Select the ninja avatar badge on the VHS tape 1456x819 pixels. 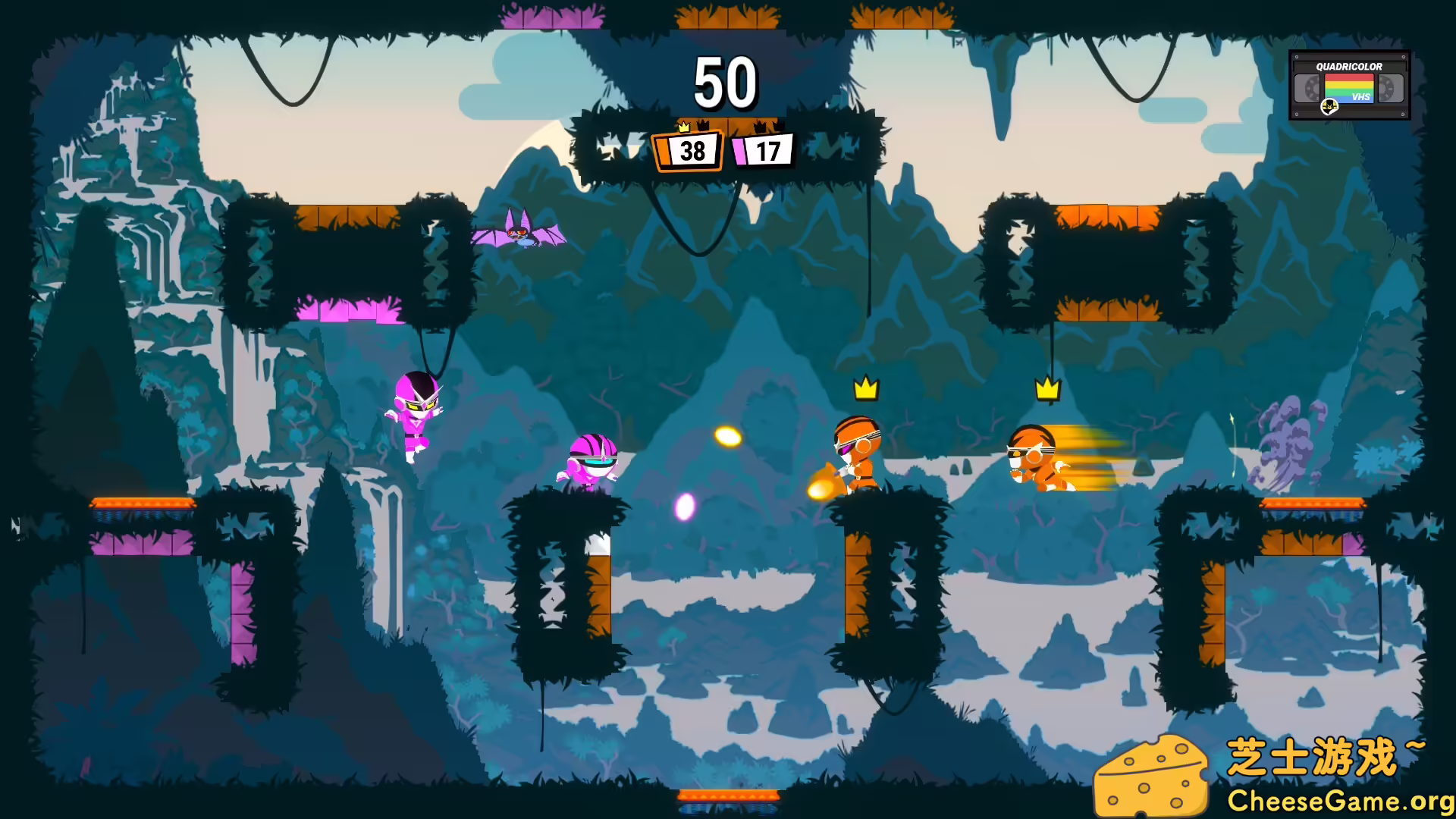coord(1329,107)
